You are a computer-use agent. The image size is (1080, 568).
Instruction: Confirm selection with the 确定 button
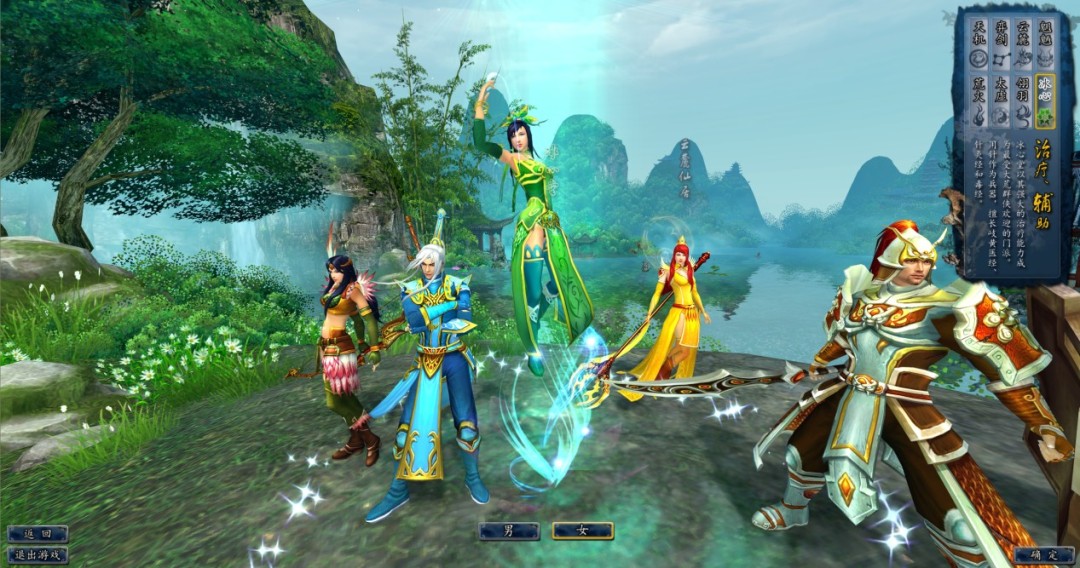1043,554
